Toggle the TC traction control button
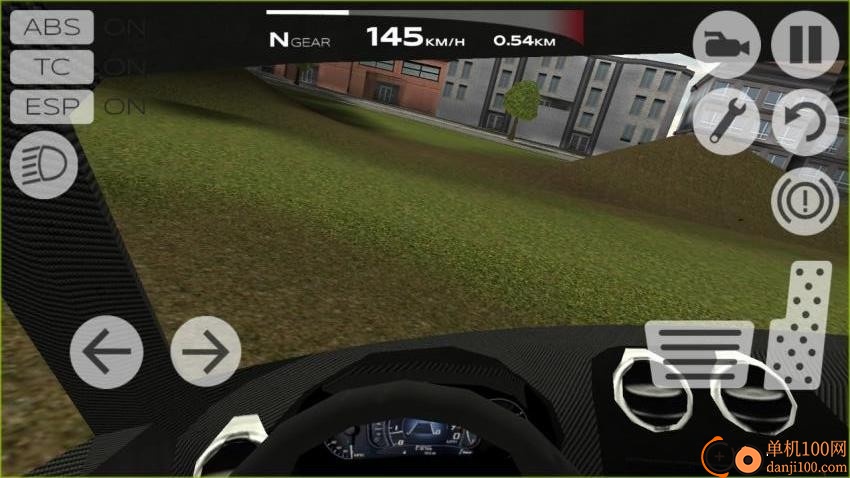850x478 pixels. point(52,66)
